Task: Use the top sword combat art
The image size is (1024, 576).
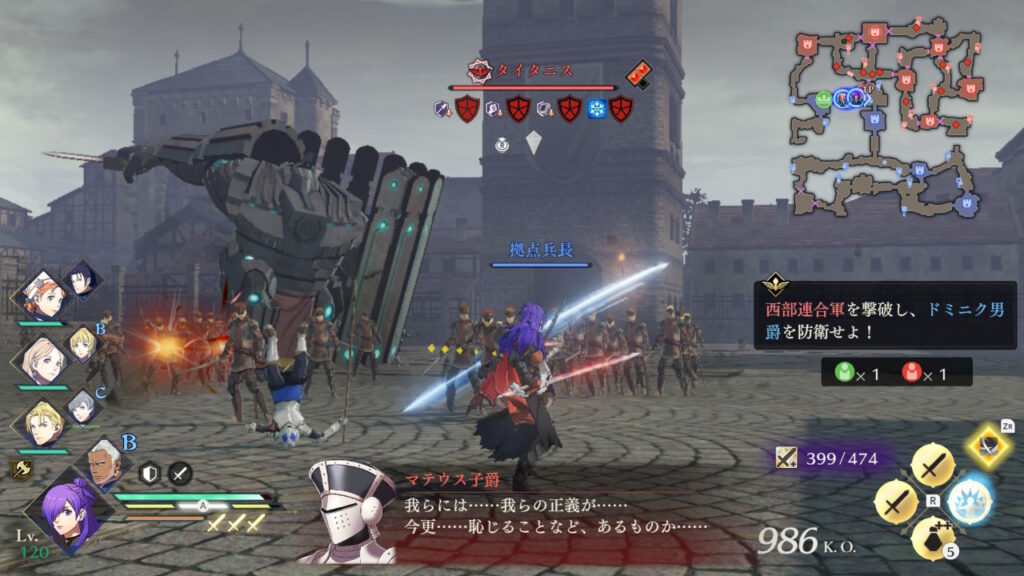Action: (932, 467)
